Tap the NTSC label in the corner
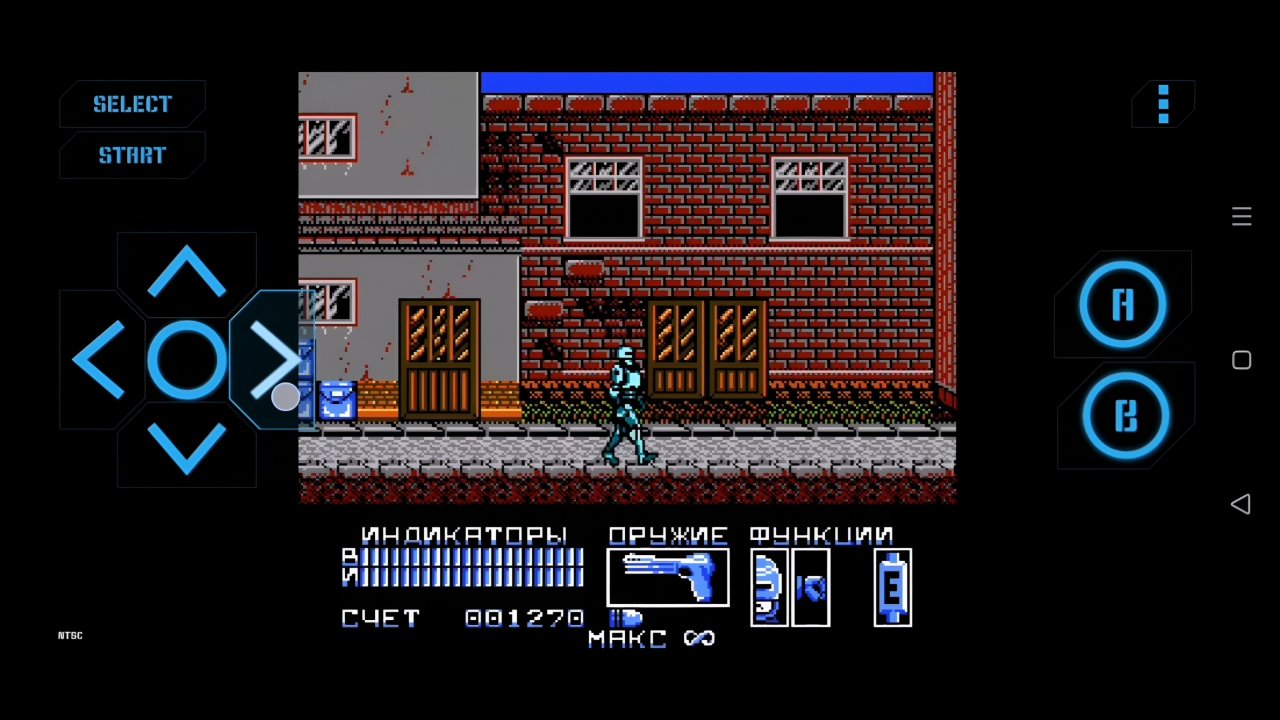The height and width of the screenshot is (720, 1280). pyautogui.click(x=70, y=635)
